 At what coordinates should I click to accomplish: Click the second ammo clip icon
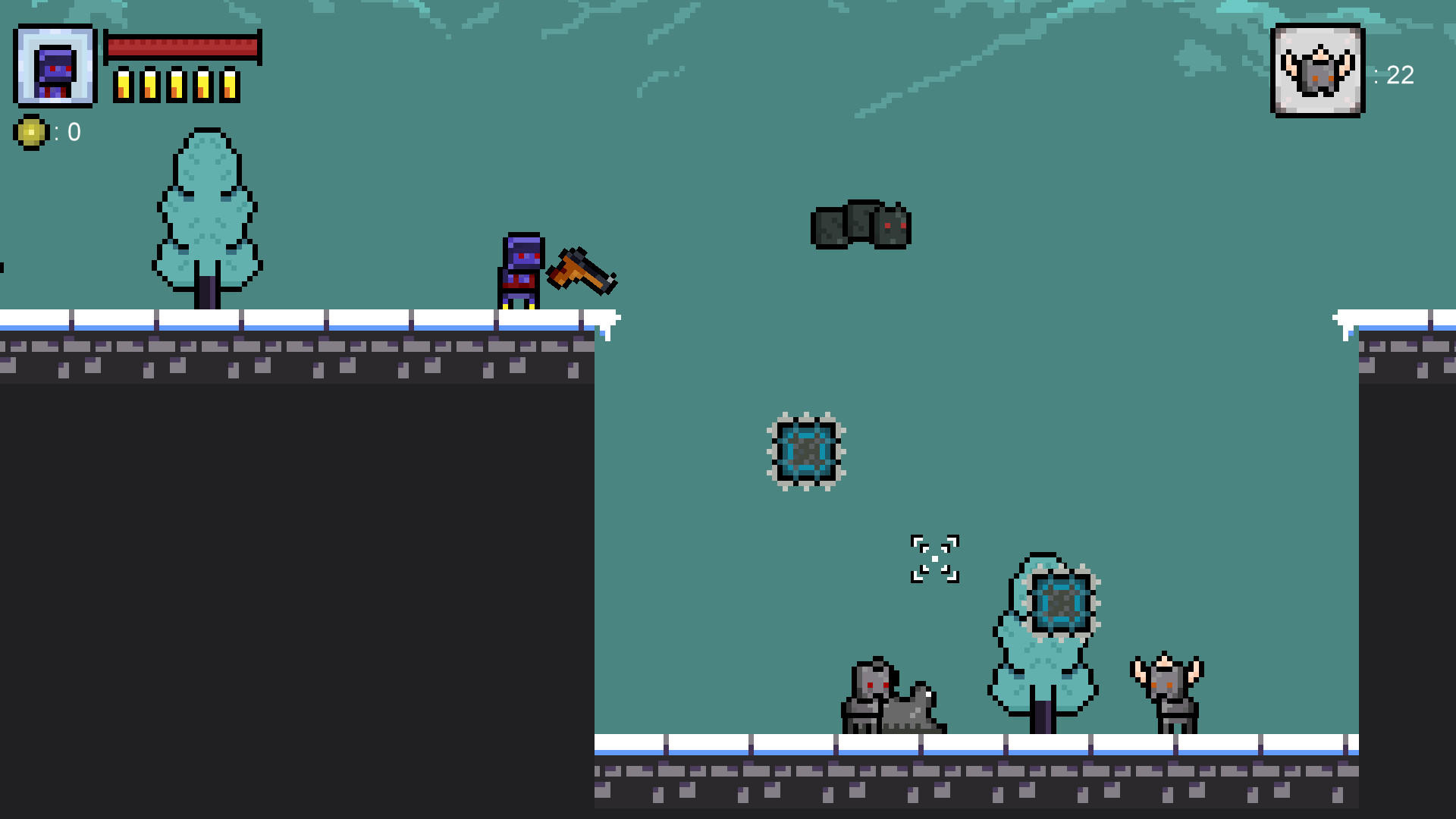click(x=149, y=83)
